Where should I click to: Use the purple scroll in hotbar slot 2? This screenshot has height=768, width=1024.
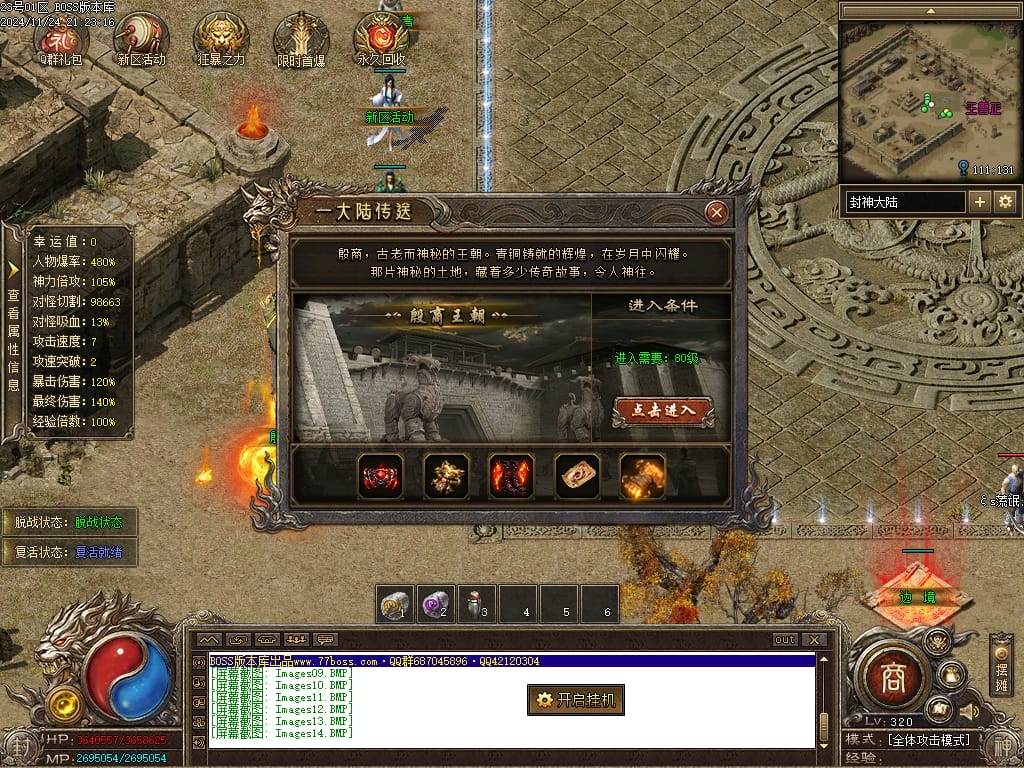pos(435,605)
